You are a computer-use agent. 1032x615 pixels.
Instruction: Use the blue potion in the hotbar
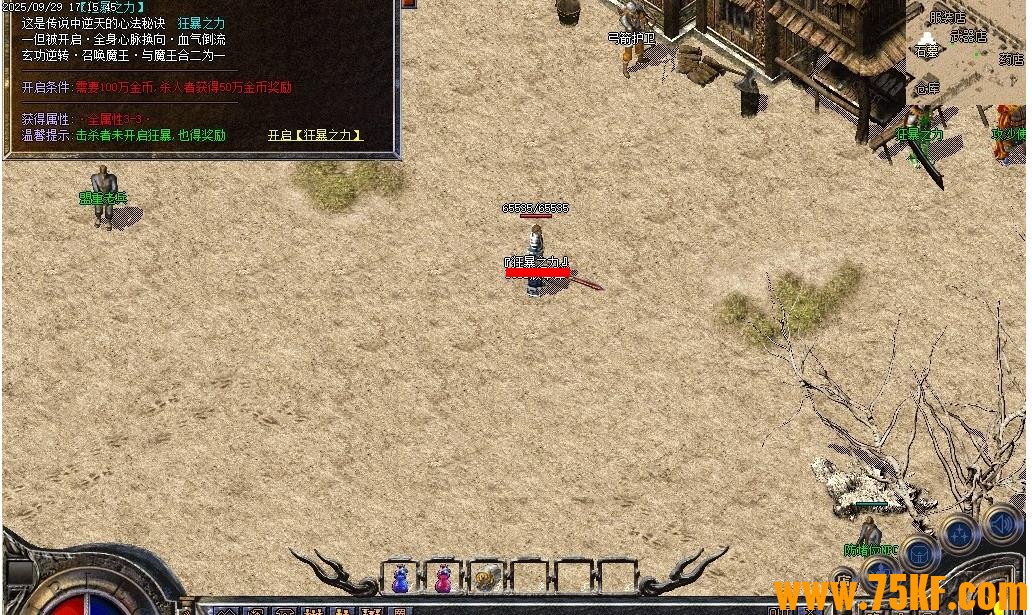pyautogui.click(x=400, y=578)
